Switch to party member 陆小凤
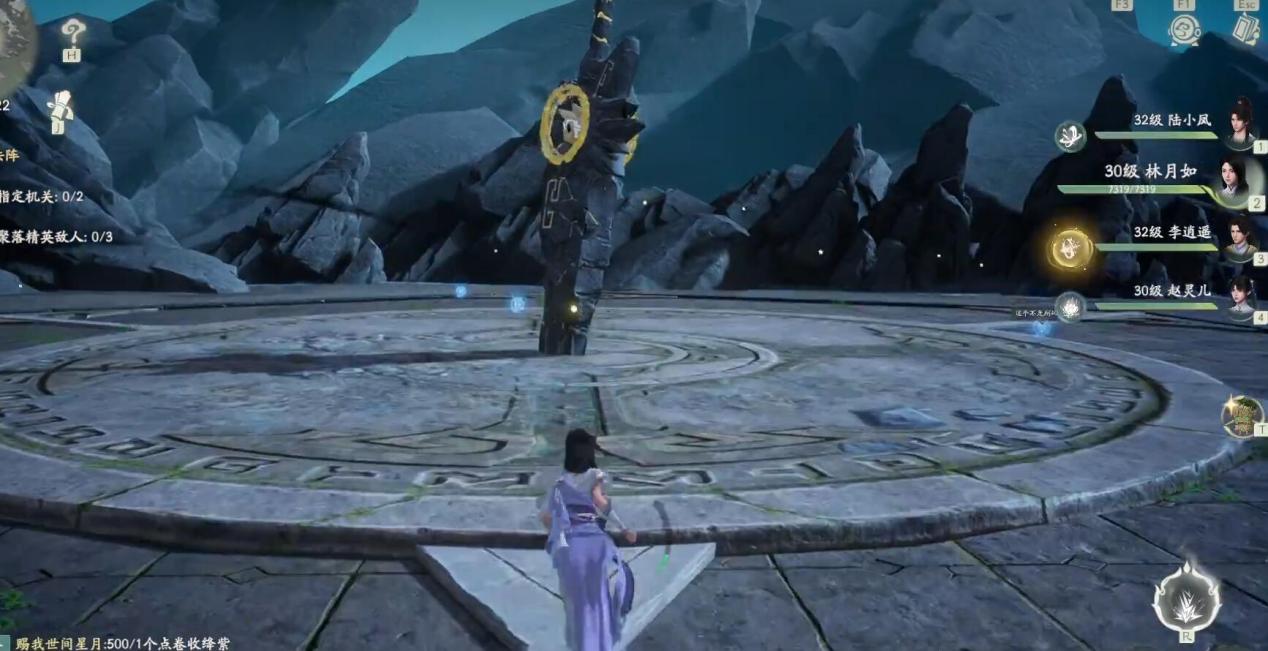 [x=1241, y=124]
